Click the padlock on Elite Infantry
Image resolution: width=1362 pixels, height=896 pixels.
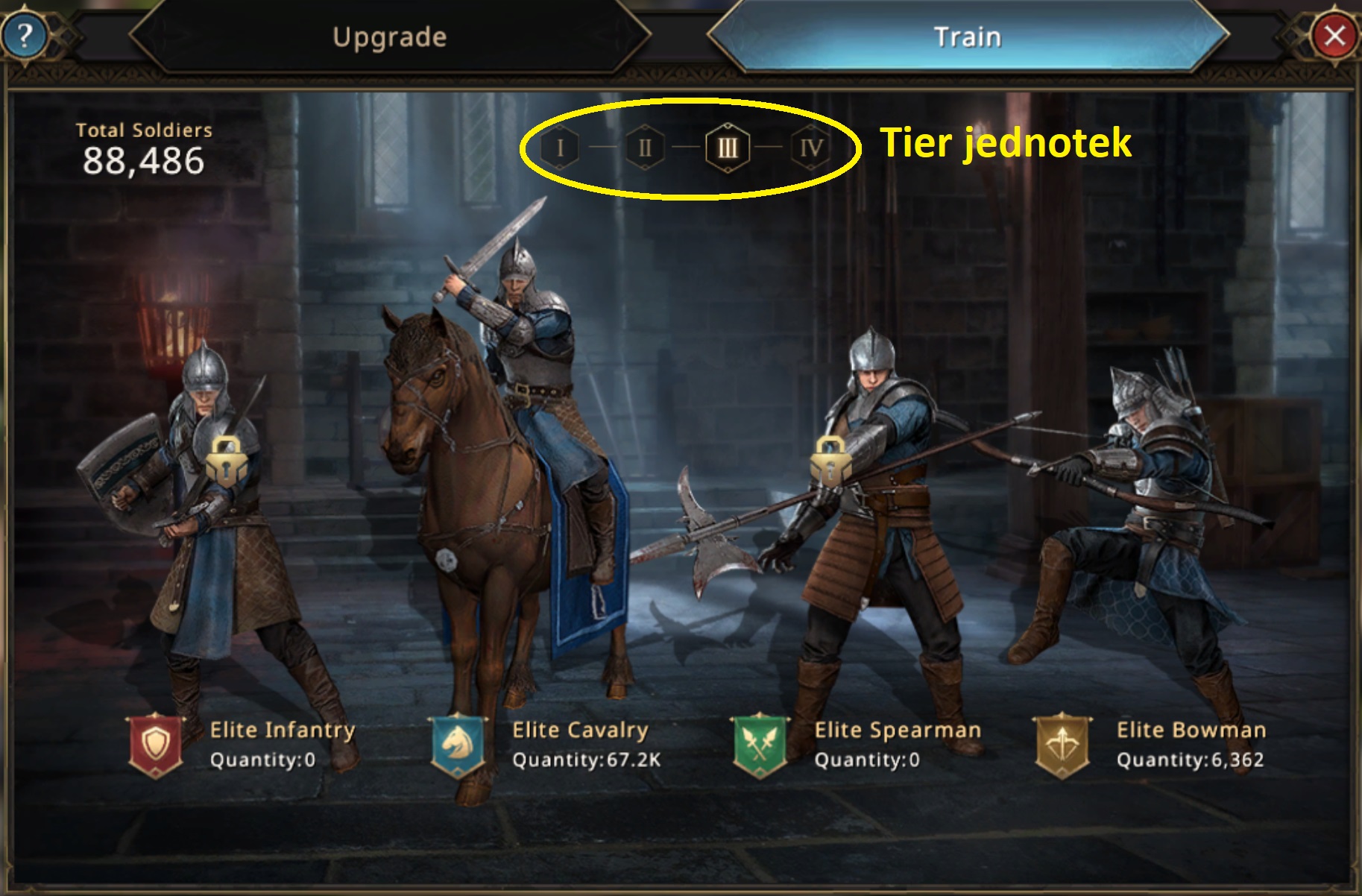[x=227, y=462]
